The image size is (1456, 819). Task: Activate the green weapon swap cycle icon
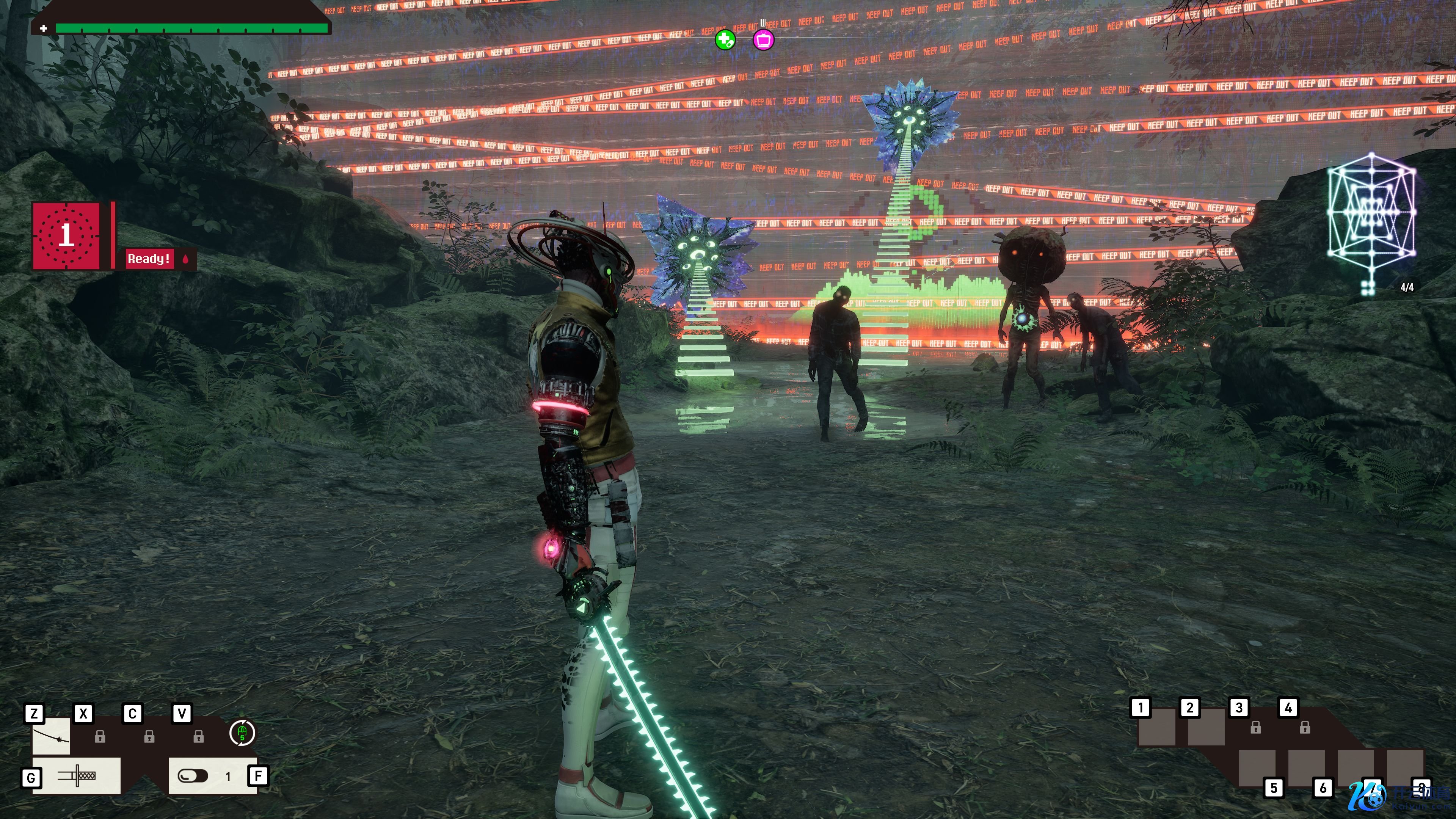coord(243,733)
